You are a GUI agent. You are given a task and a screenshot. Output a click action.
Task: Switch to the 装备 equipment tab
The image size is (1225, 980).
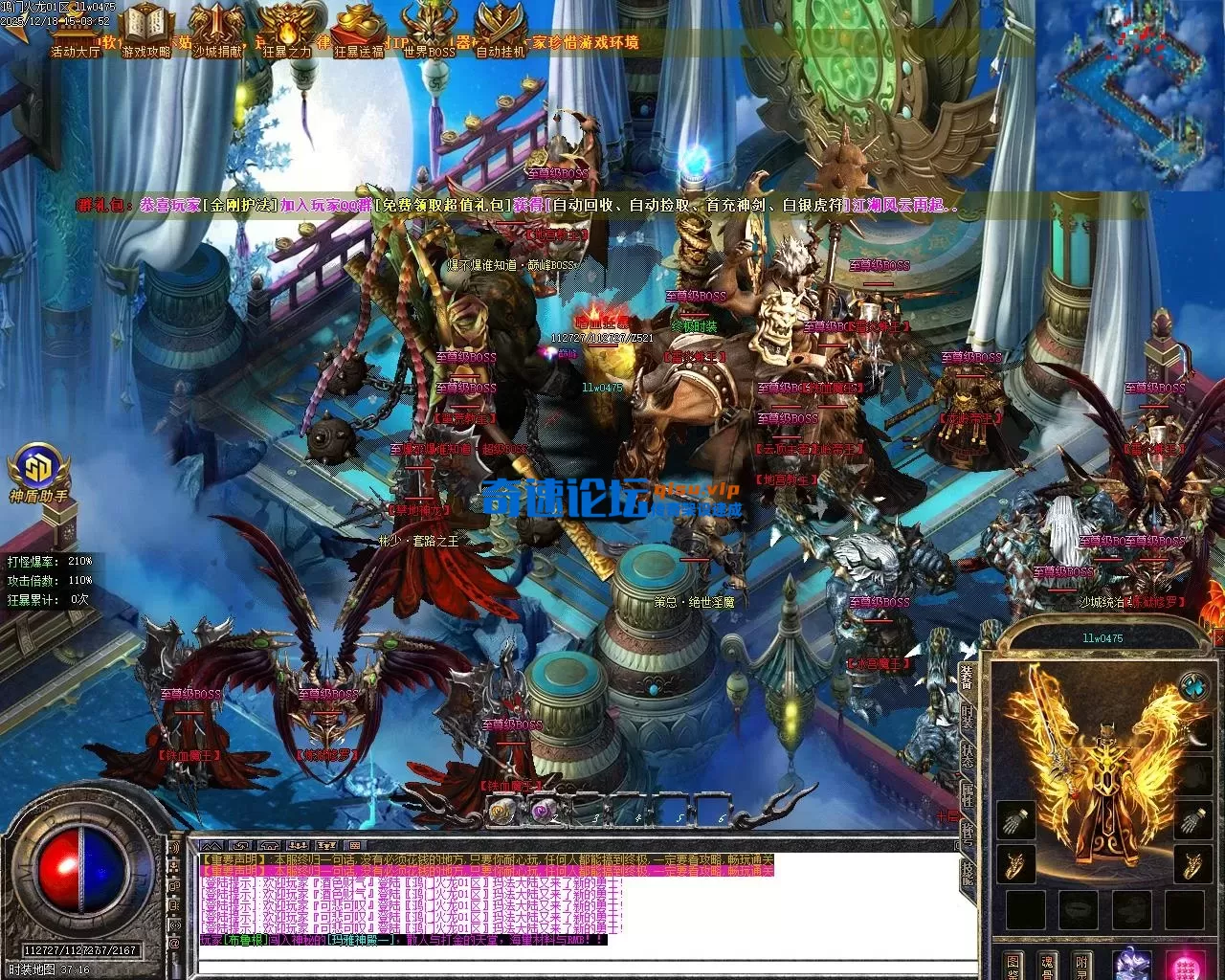[967, 678]
